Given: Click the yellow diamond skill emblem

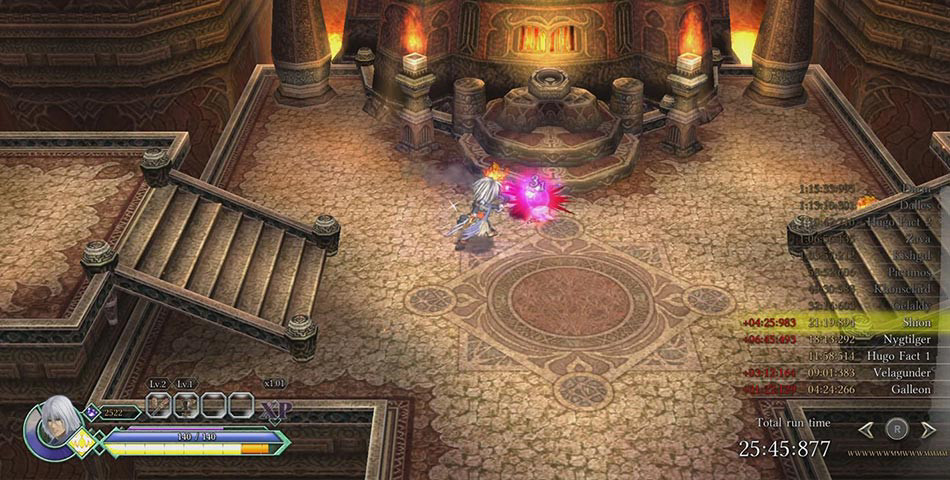Looking at the screenshot, I should point(80,443).
